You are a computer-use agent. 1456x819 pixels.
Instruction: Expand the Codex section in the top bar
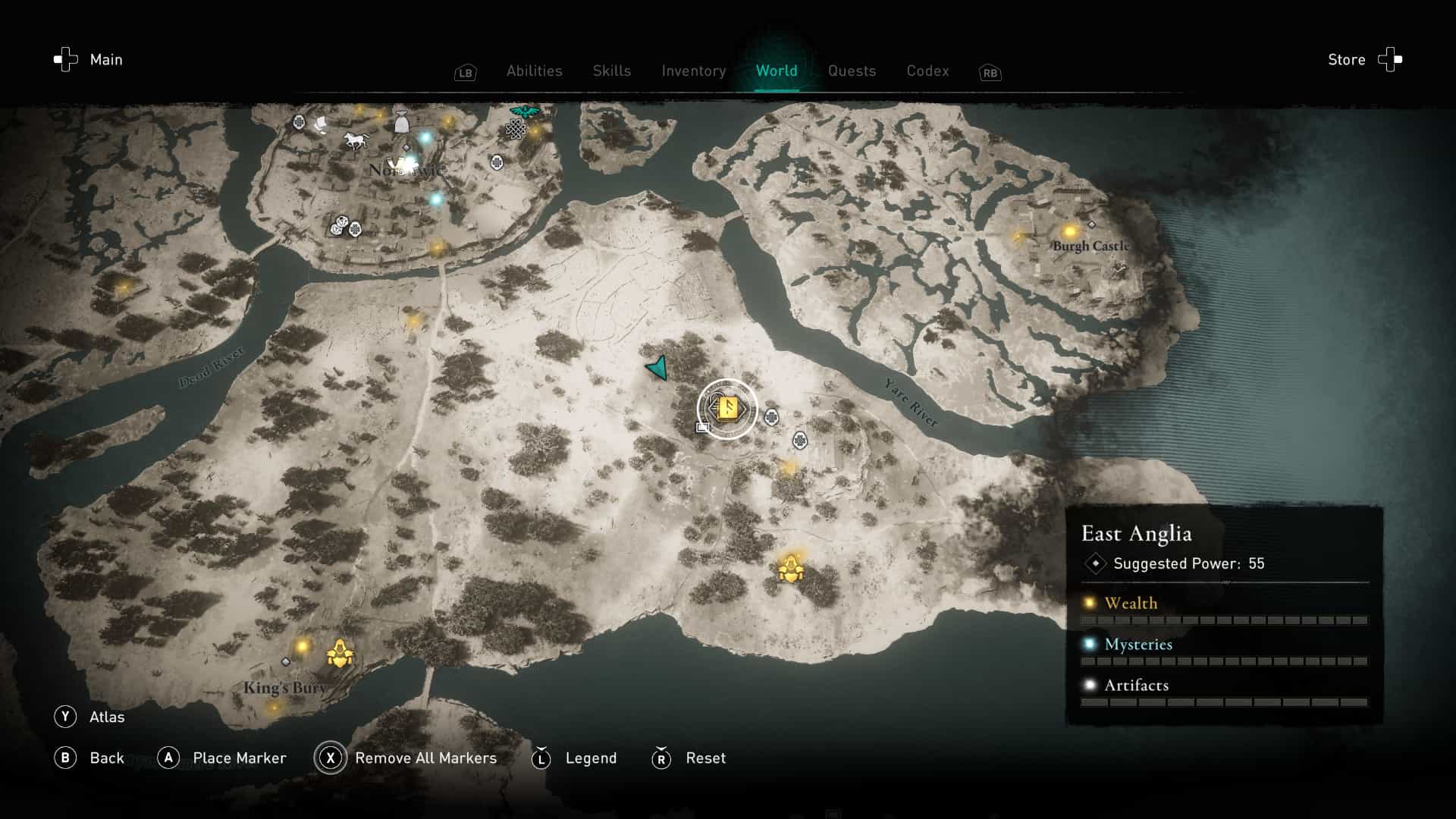point(927,71)
